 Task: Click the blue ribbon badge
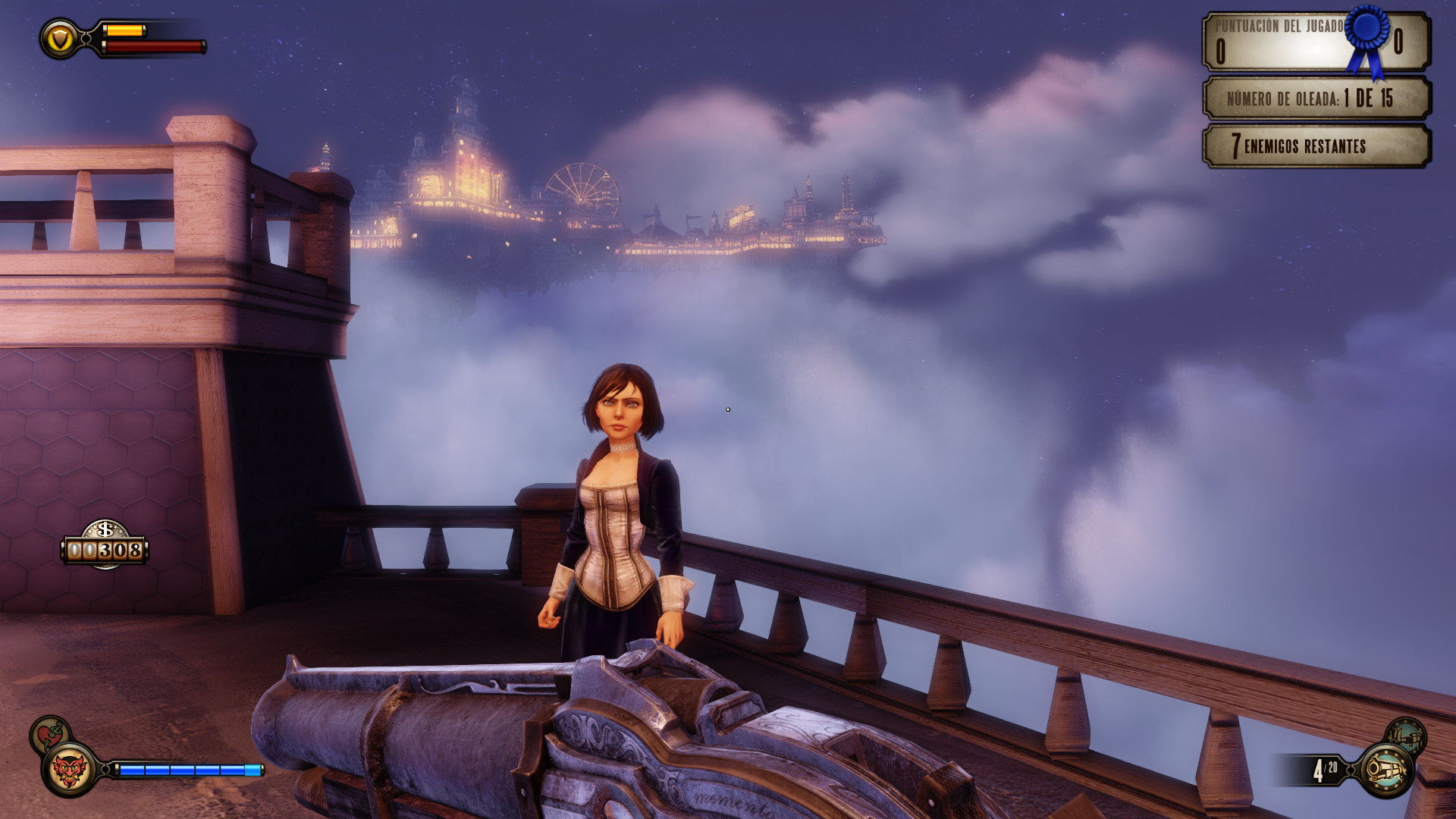point(1367,38)
